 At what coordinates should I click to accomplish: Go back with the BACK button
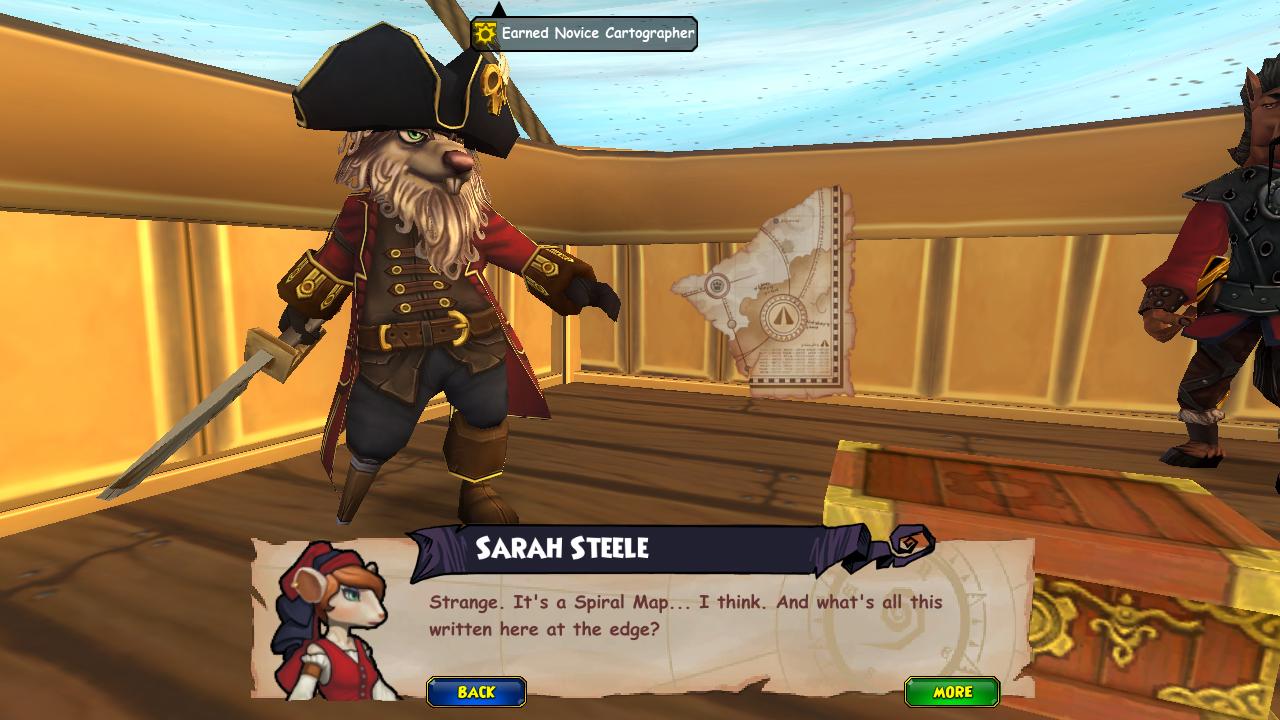pyautogui.click(x=476, y=692)
